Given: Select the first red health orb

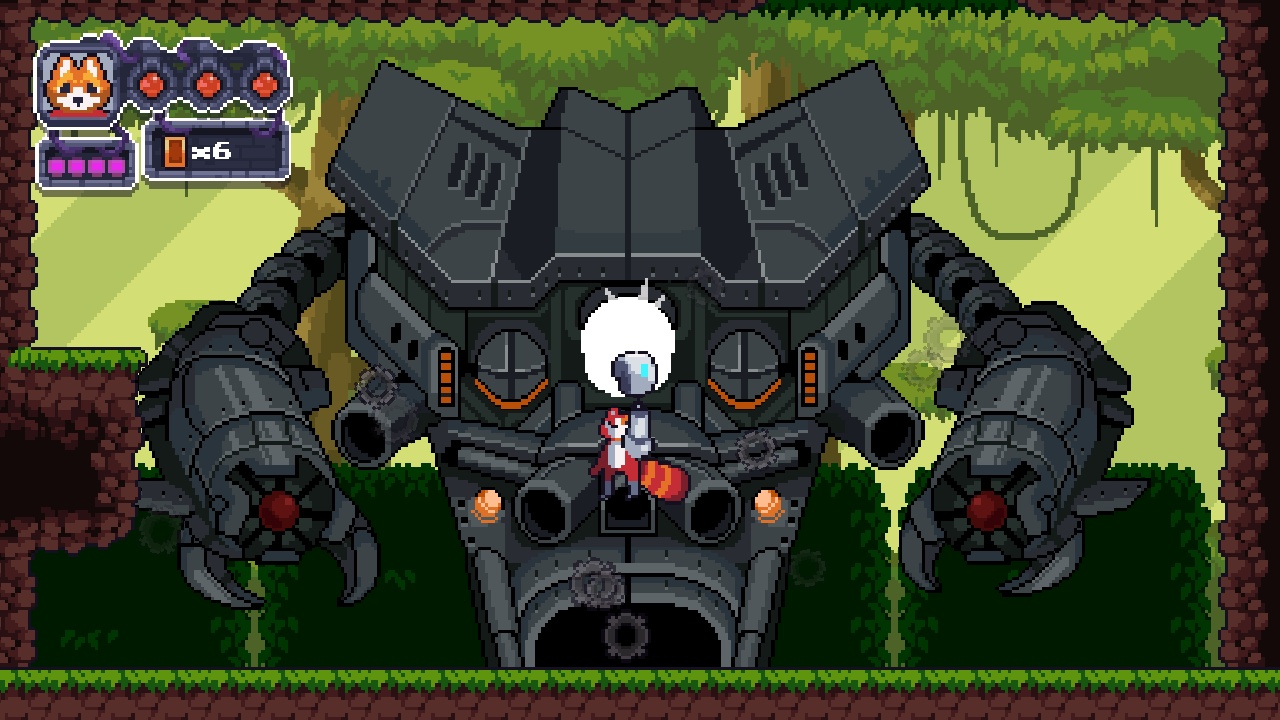Looking at the screenshot, I should pyautogui.click(x=152, y=86).
